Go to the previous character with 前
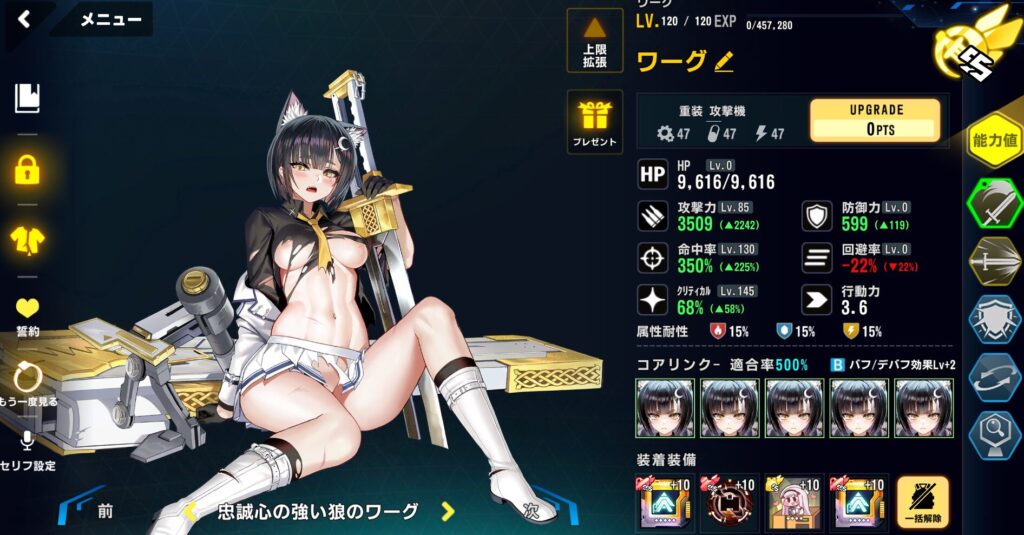1024x535 pixels. 104,511
